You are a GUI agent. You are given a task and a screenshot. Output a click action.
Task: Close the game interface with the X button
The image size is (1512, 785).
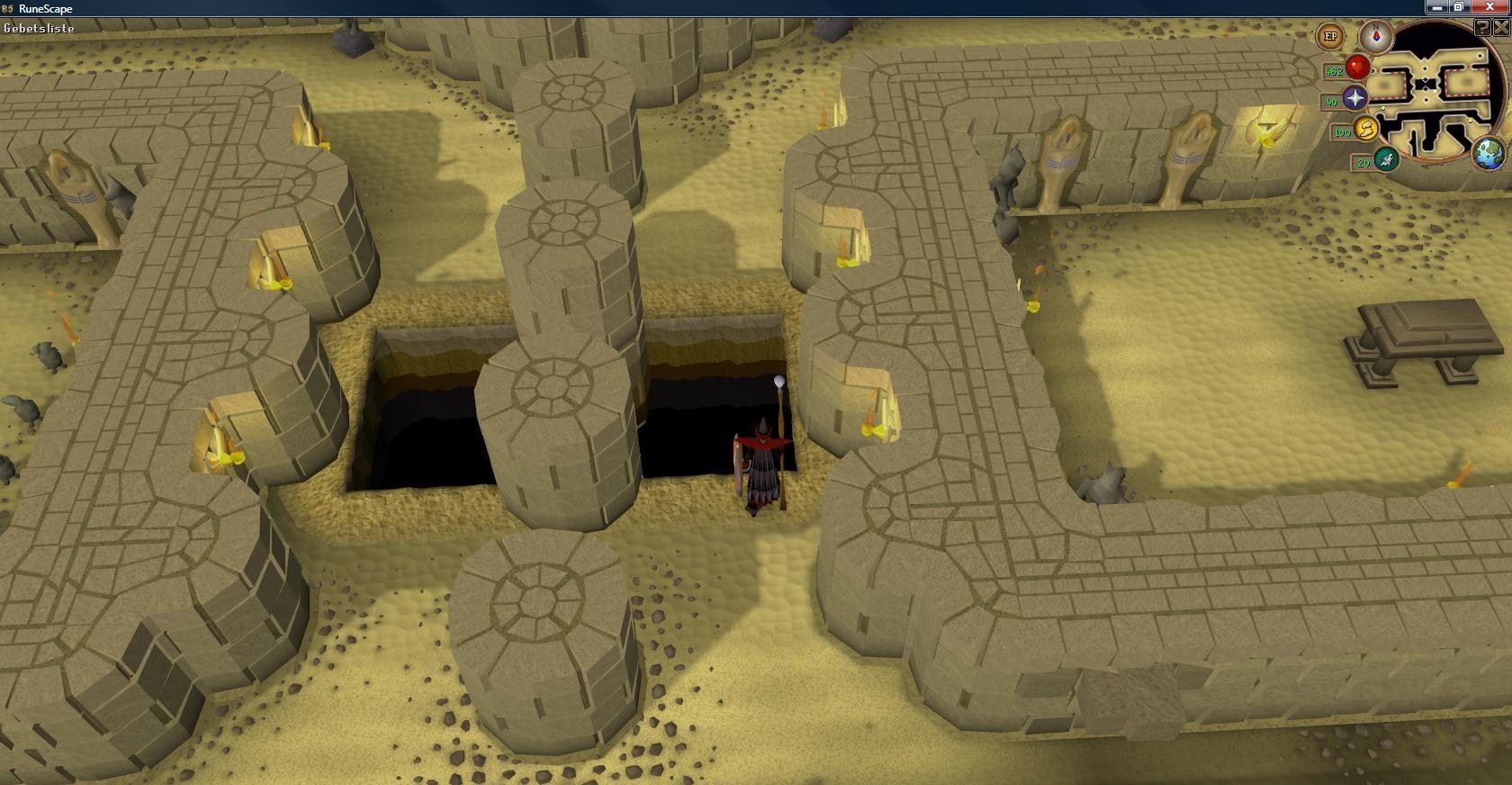pyautogui.click(x=1500, y=28)
